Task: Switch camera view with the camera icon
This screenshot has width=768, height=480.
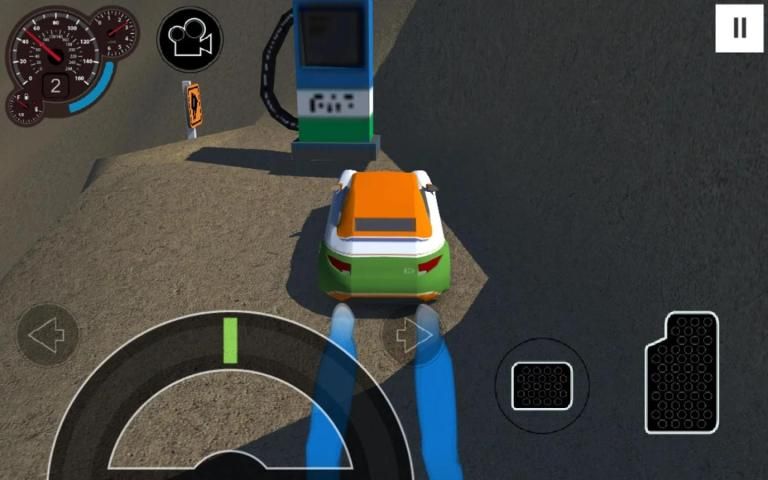Action: tap(190, 39)
